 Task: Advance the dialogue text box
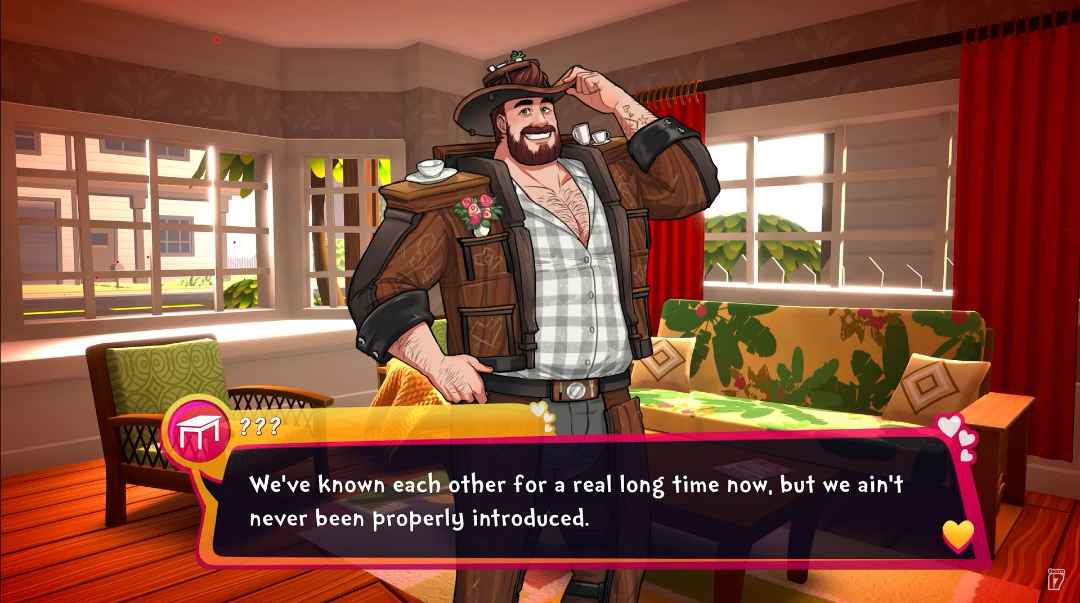pos(580,502)
